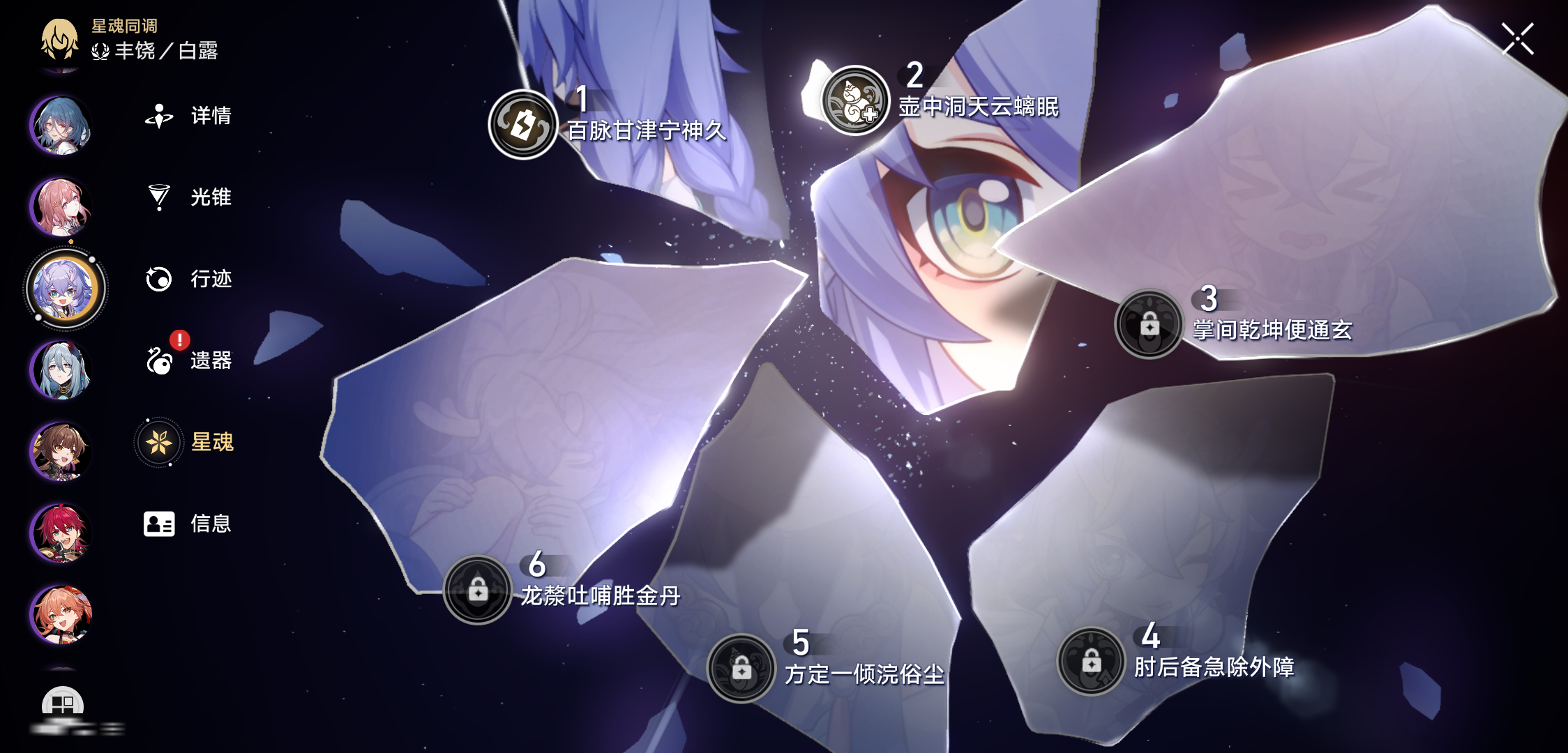1568x753 pixels.
Task: Open the 详情 details tab
Action: (188, 116)
